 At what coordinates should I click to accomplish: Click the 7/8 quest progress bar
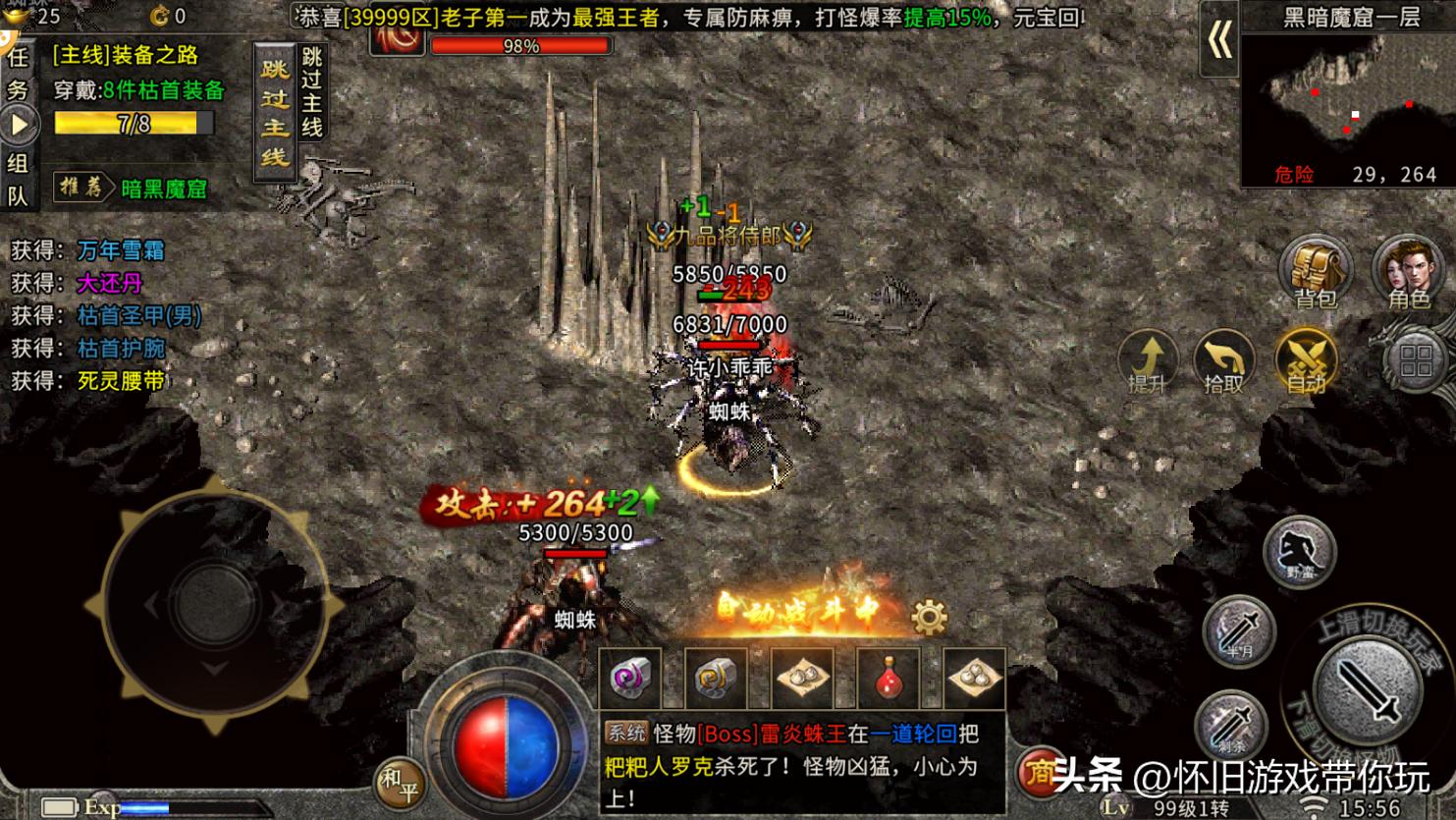click(133, 125)
